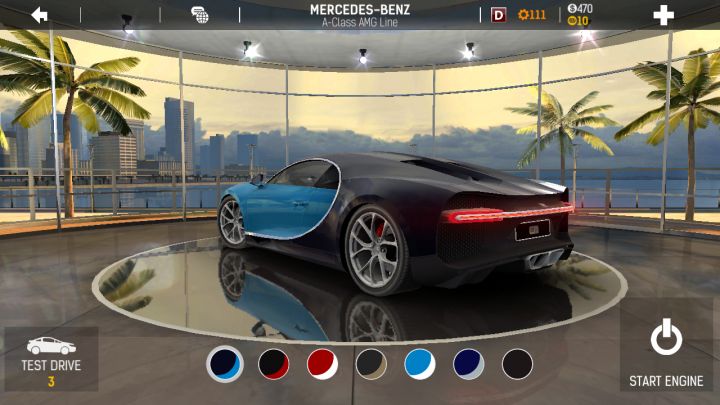Screen dimensions: 720x405
Task: Open the globe multiplayer icon
Action: click(x=200, y=15)
